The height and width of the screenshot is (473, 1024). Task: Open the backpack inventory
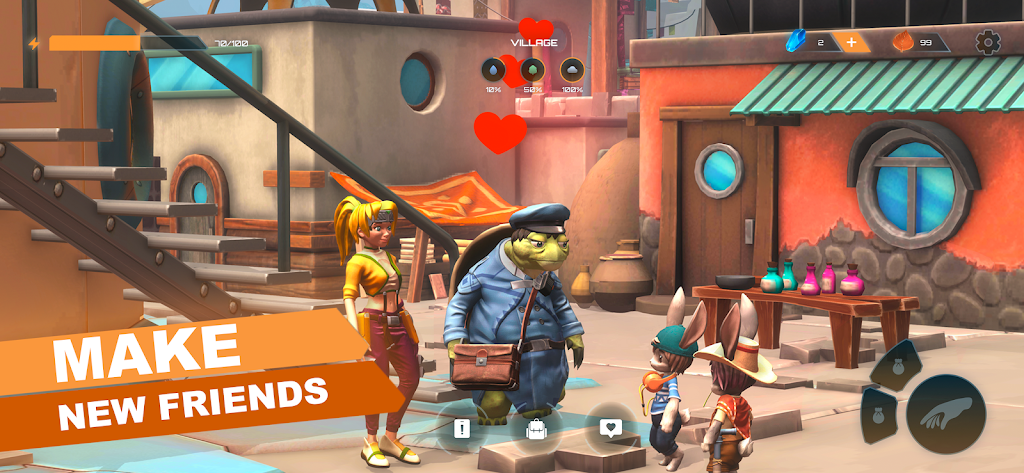click(535, 429)
